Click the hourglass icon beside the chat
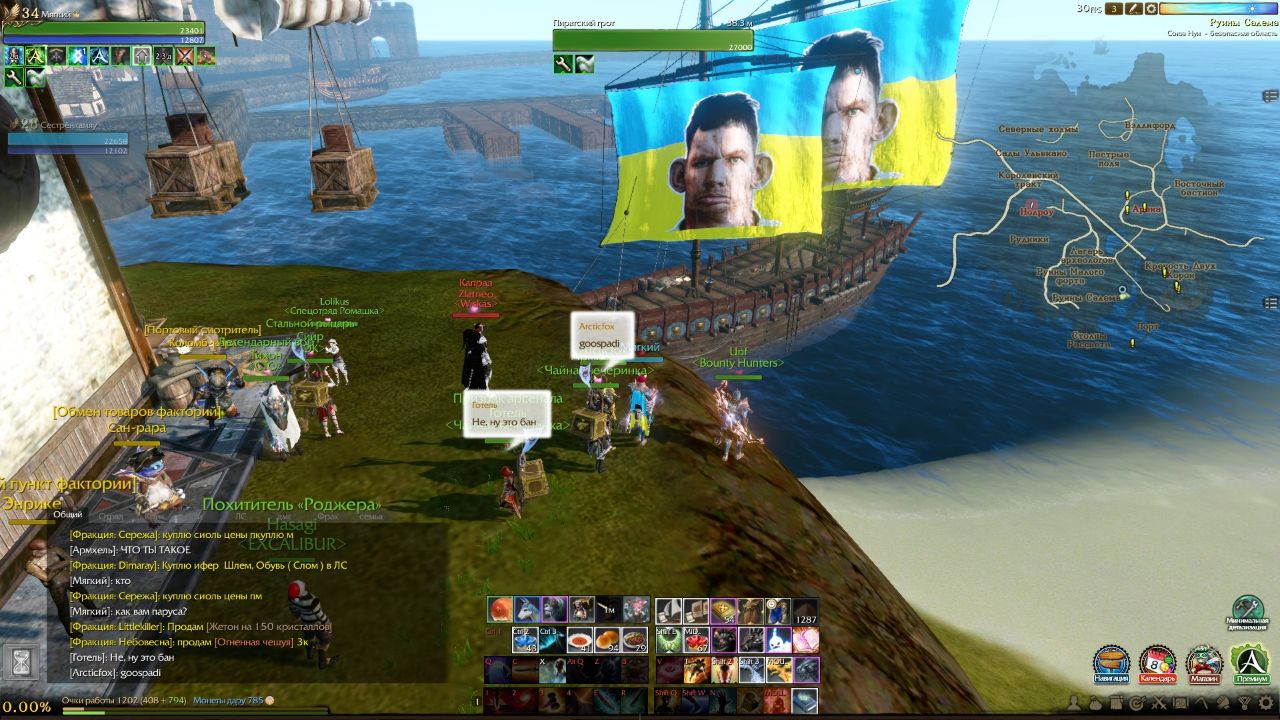 pos(18,660)
